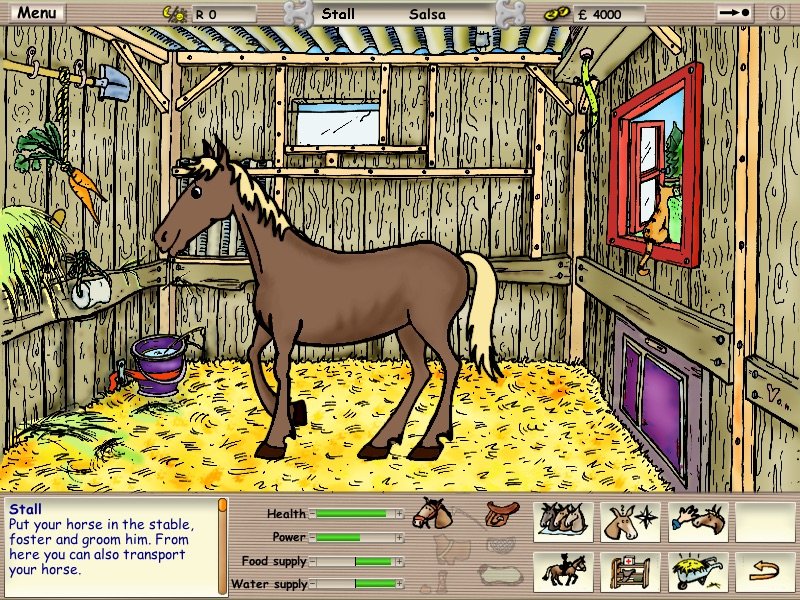This screenshot has width=800, height=600.
Task: Click the minus button on Power bar
Action: point(312,537)
